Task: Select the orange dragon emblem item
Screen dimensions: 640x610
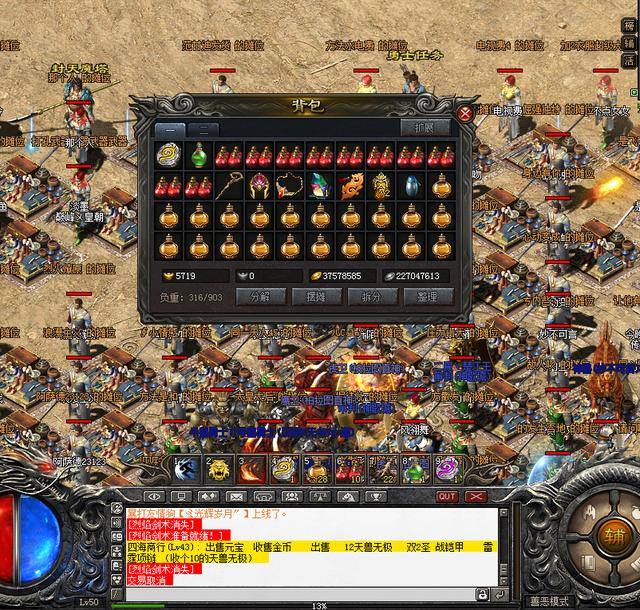Action: (x=351, y=186)
